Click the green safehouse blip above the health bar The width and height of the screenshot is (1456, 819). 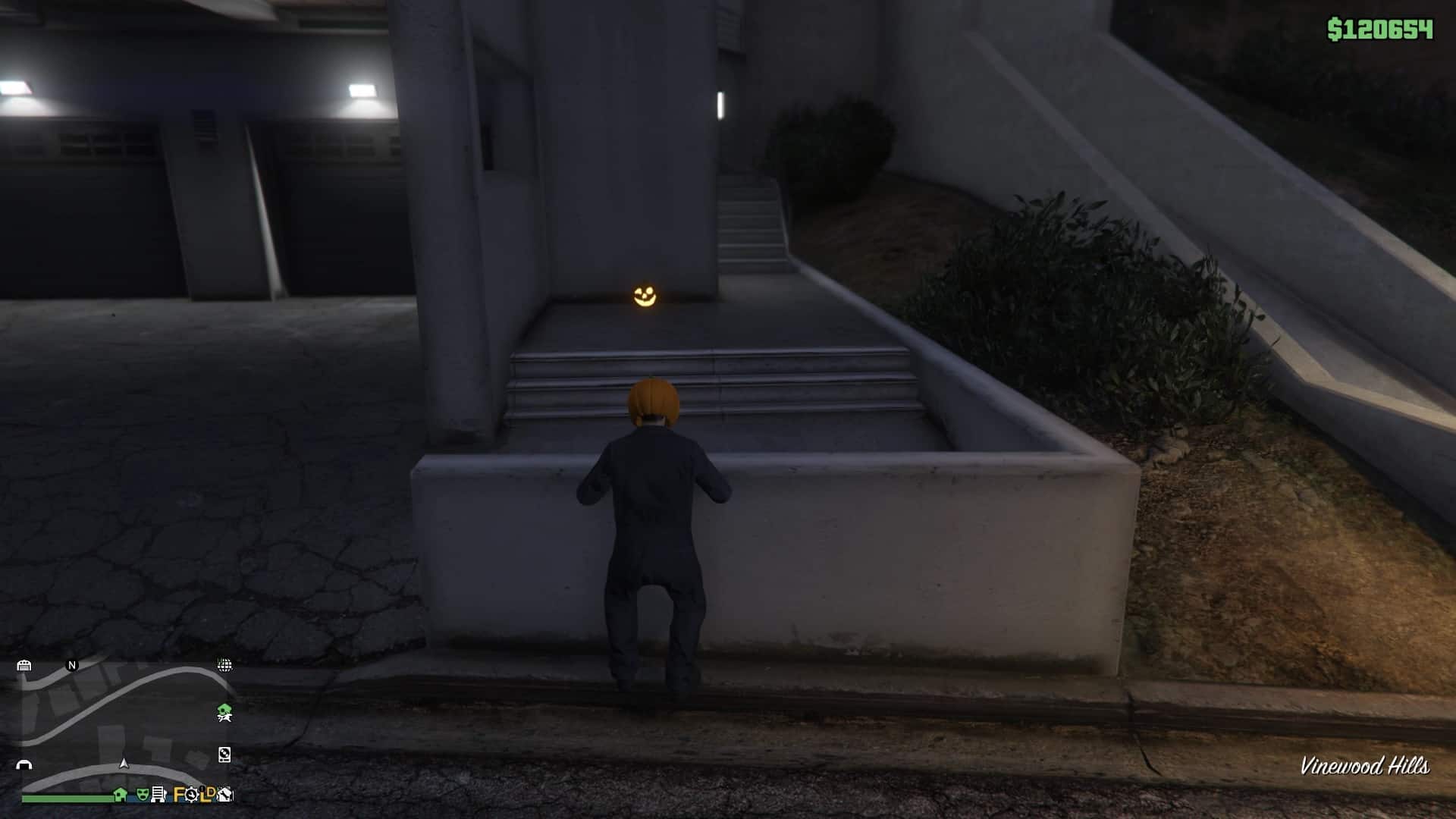pyautogui.click(x=119, y=794)
